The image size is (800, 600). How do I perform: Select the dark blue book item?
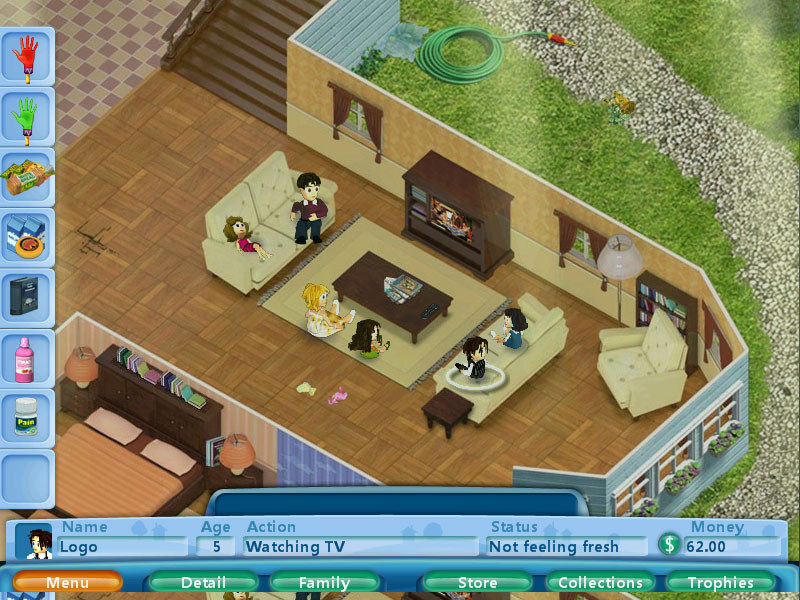(26, 297)
